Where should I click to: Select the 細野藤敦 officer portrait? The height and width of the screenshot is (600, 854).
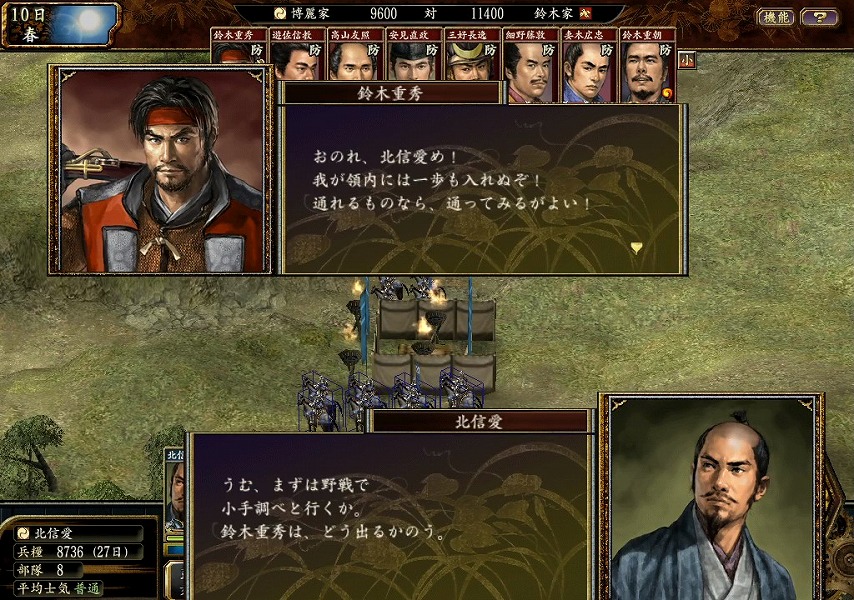(531, 68)
